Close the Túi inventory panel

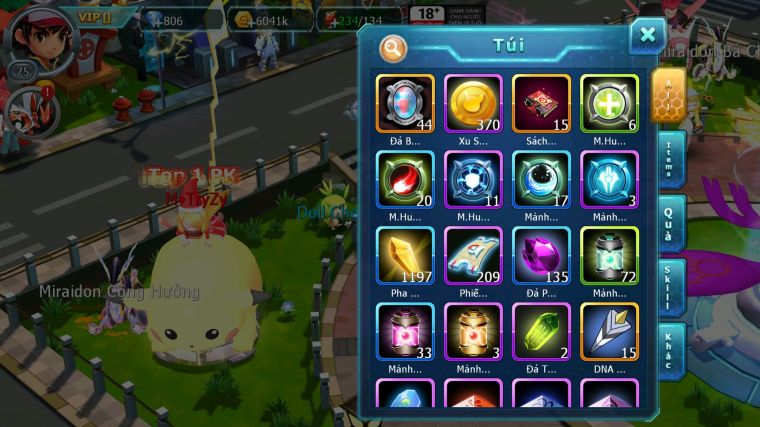click(647, 36)
